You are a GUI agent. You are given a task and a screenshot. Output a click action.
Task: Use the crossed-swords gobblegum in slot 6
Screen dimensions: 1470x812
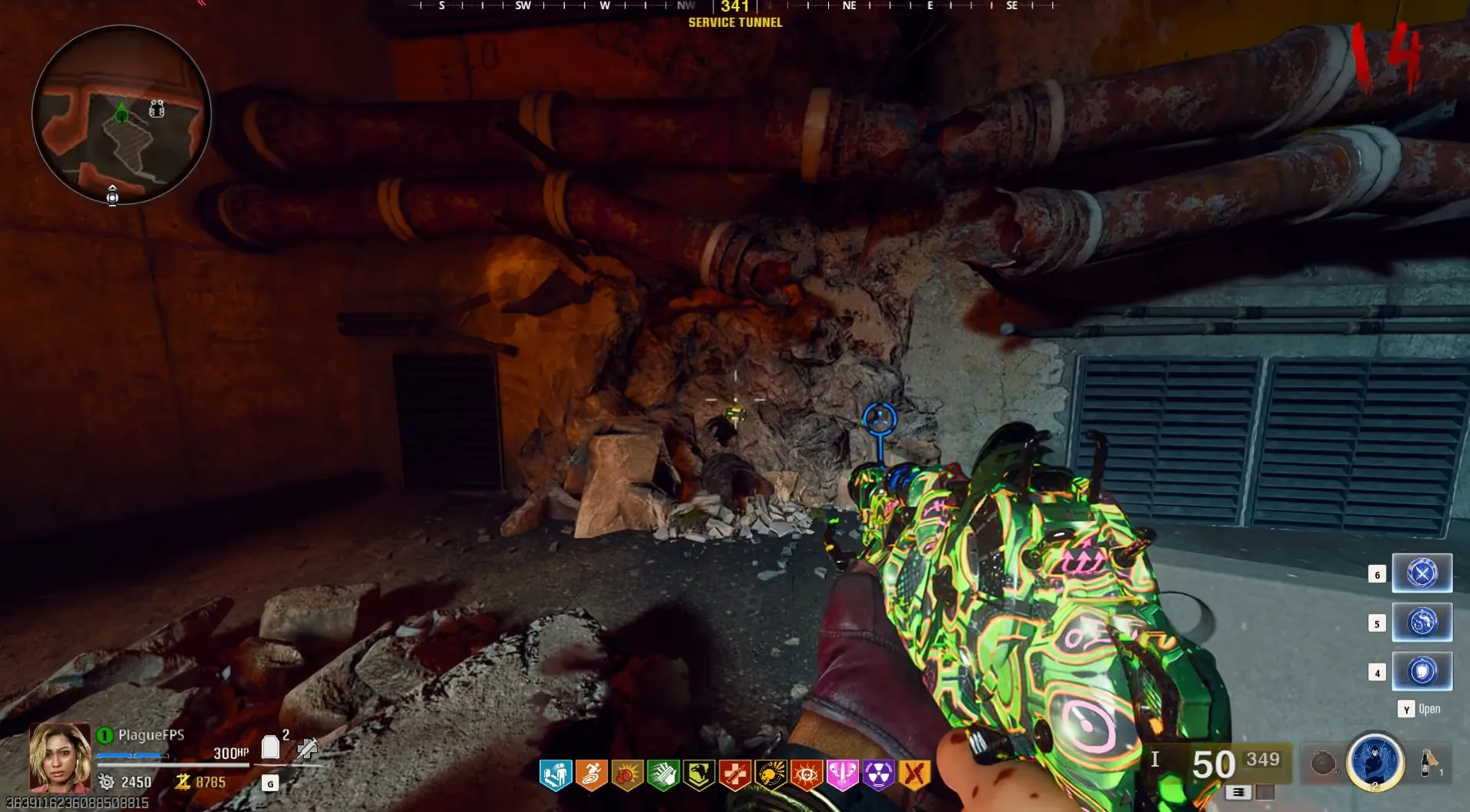[1422, 573]
